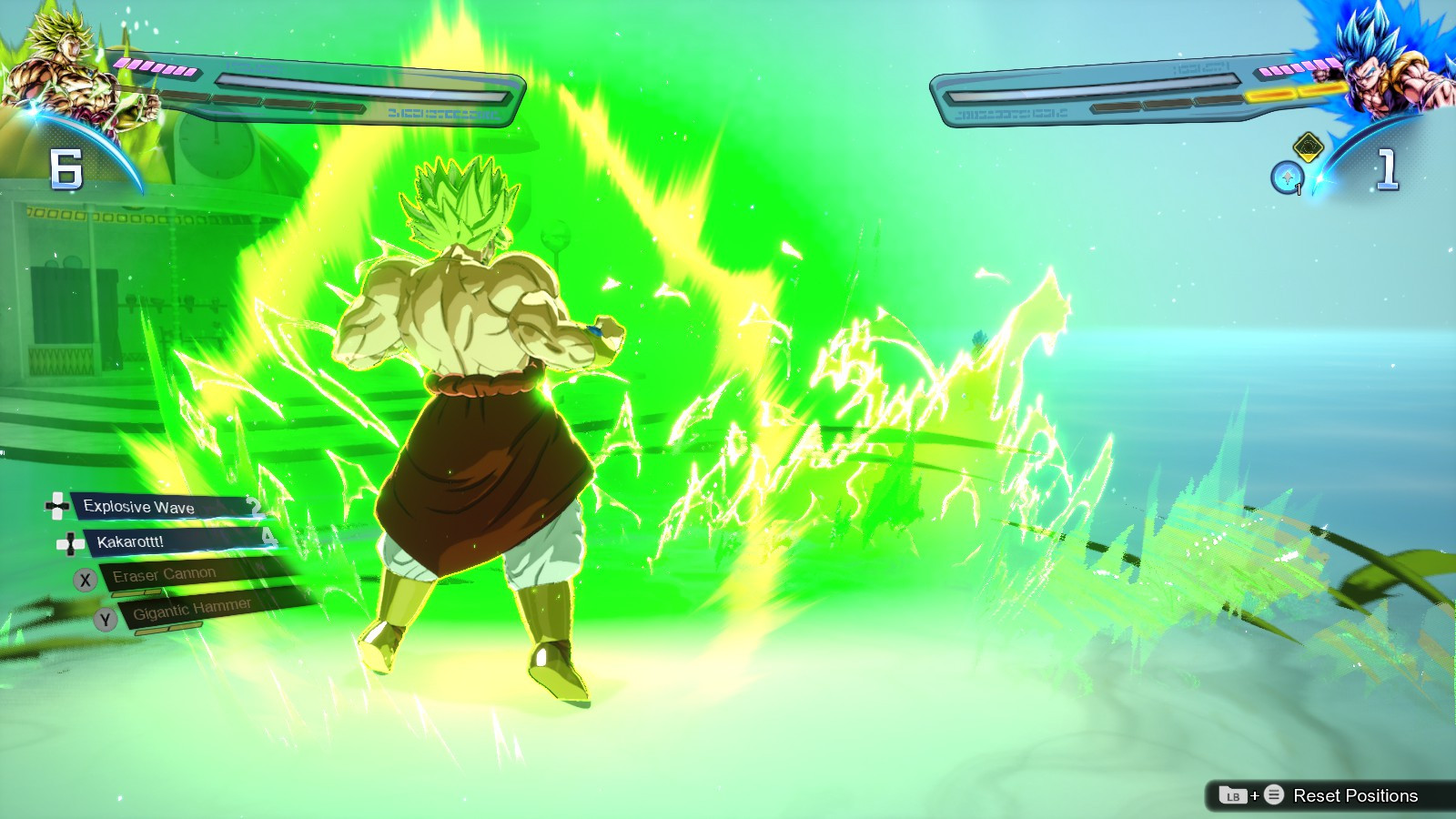Click the blue sparking orb icon
The image size is (1456, 819).
tap(1287, 177)
